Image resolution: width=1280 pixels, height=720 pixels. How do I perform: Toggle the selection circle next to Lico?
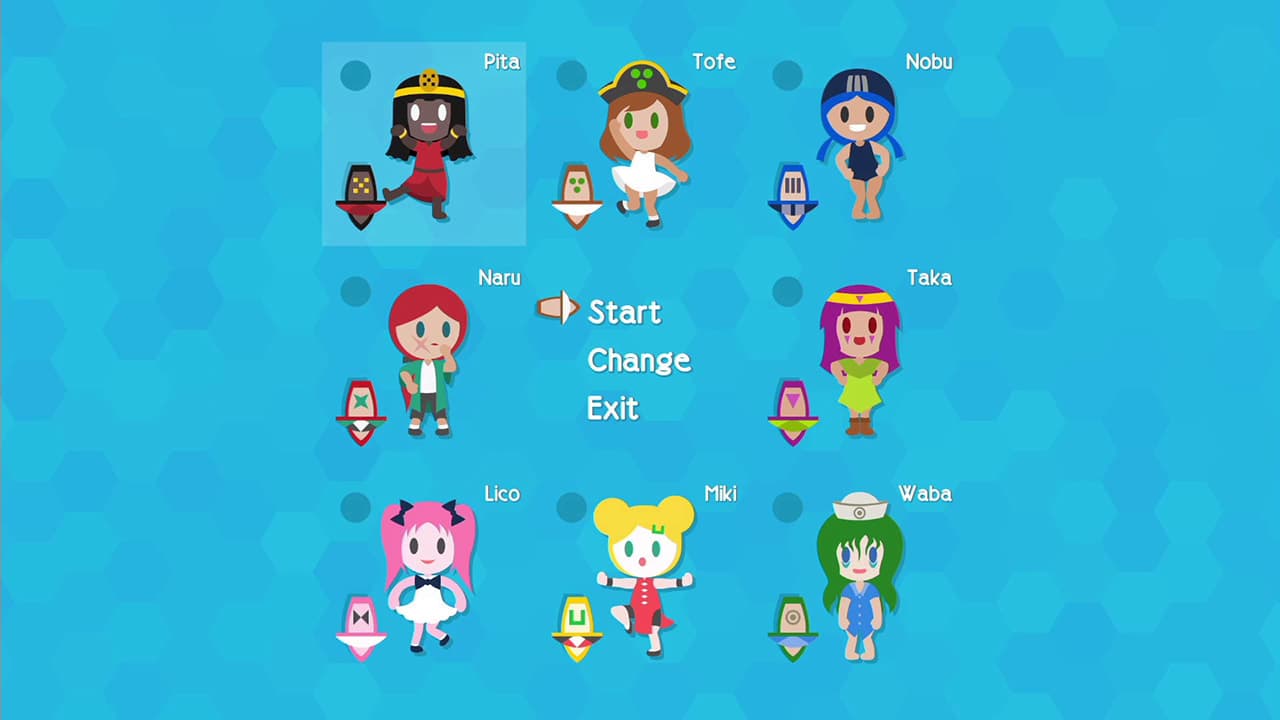pos(355,507)
